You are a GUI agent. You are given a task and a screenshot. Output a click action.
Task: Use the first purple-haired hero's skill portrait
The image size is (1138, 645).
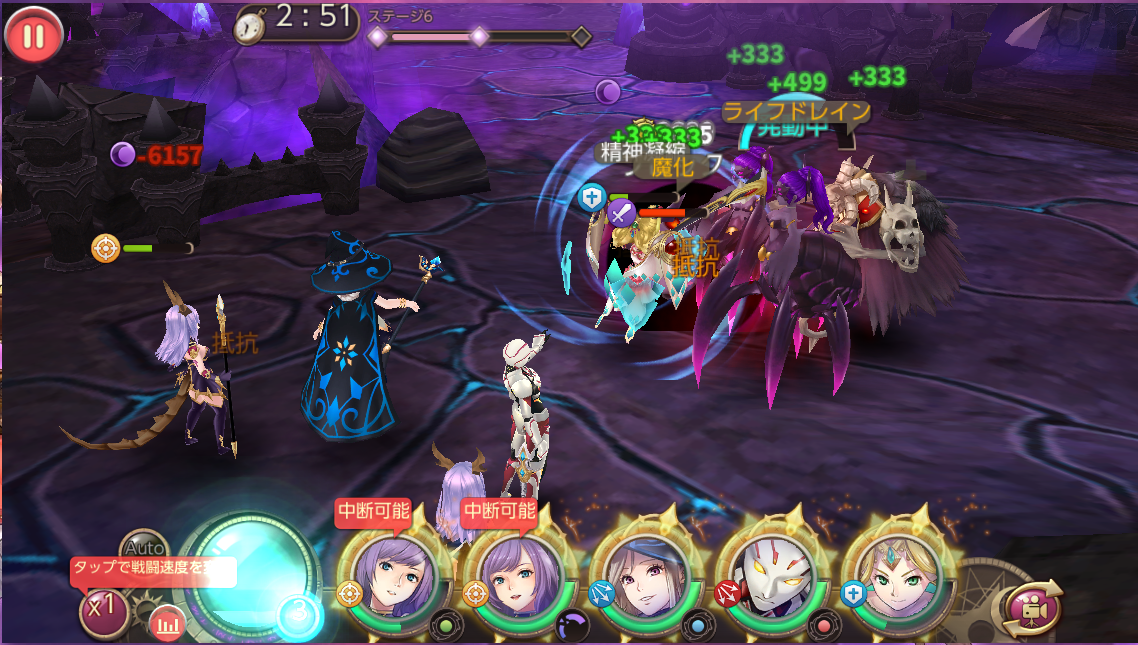click(x=395, y=582)
